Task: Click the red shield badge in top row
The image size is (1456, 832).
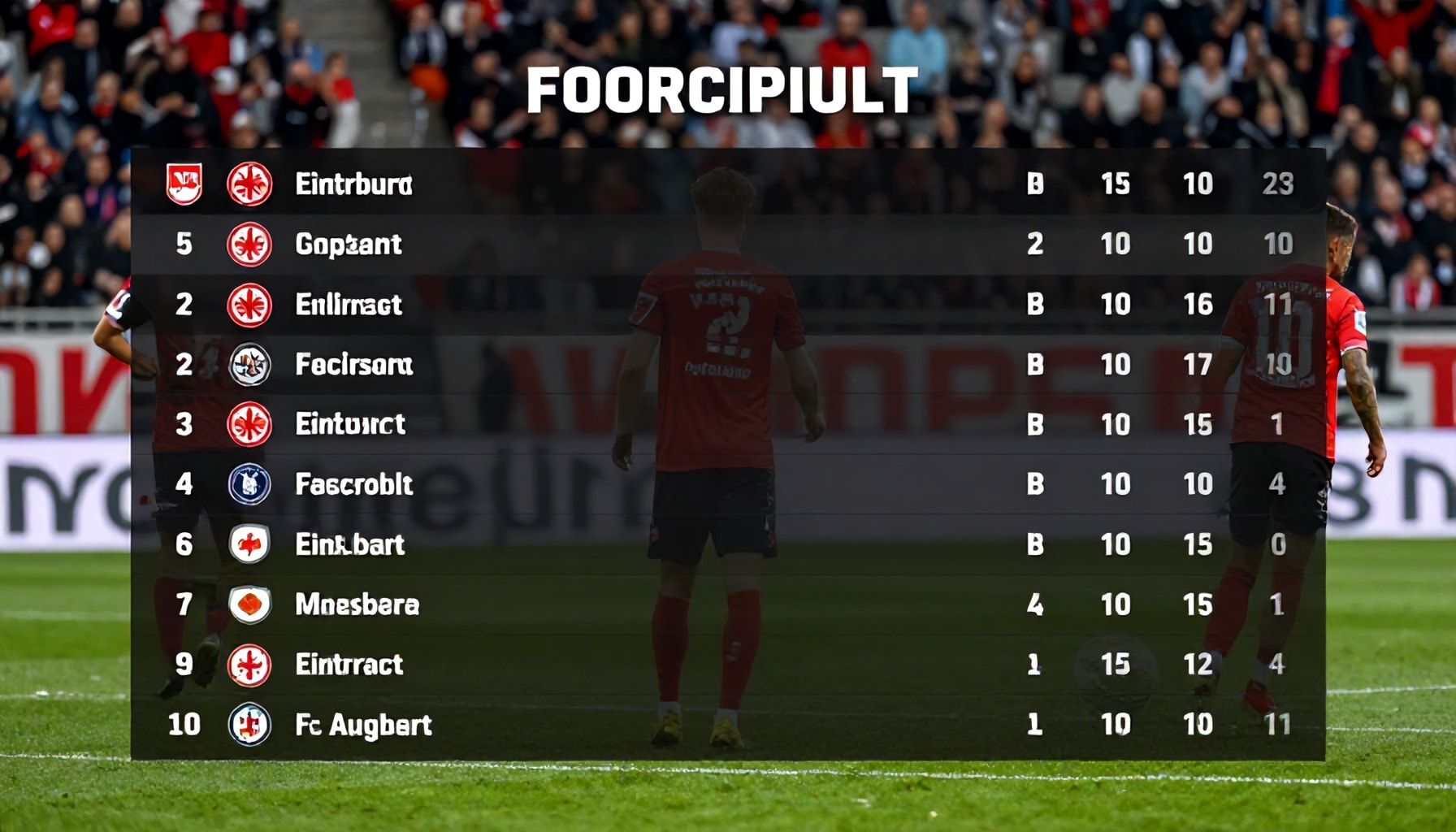Action: coord(184,184)
